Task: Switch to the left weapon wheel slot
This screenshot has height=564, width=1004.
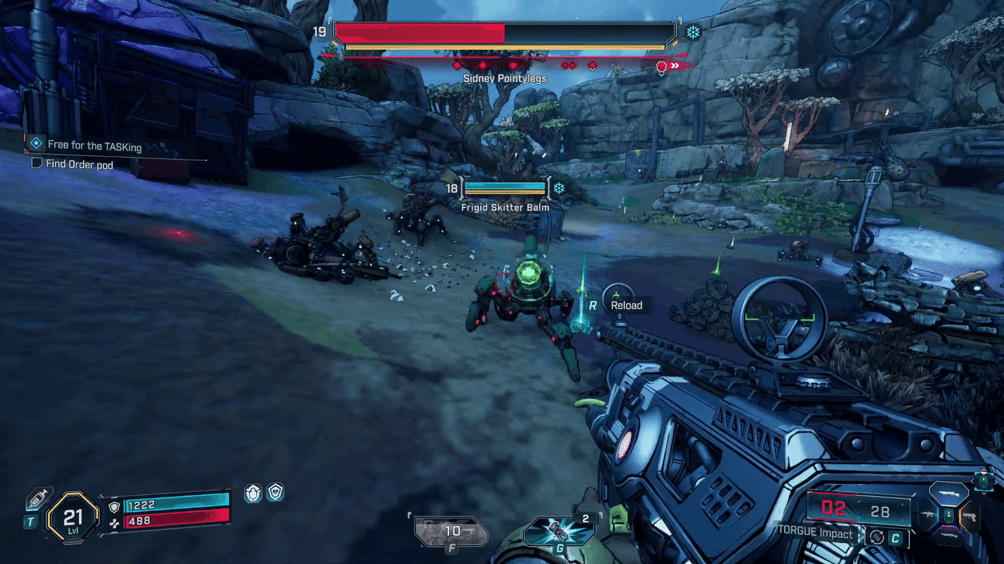Action: pos(927,516)
